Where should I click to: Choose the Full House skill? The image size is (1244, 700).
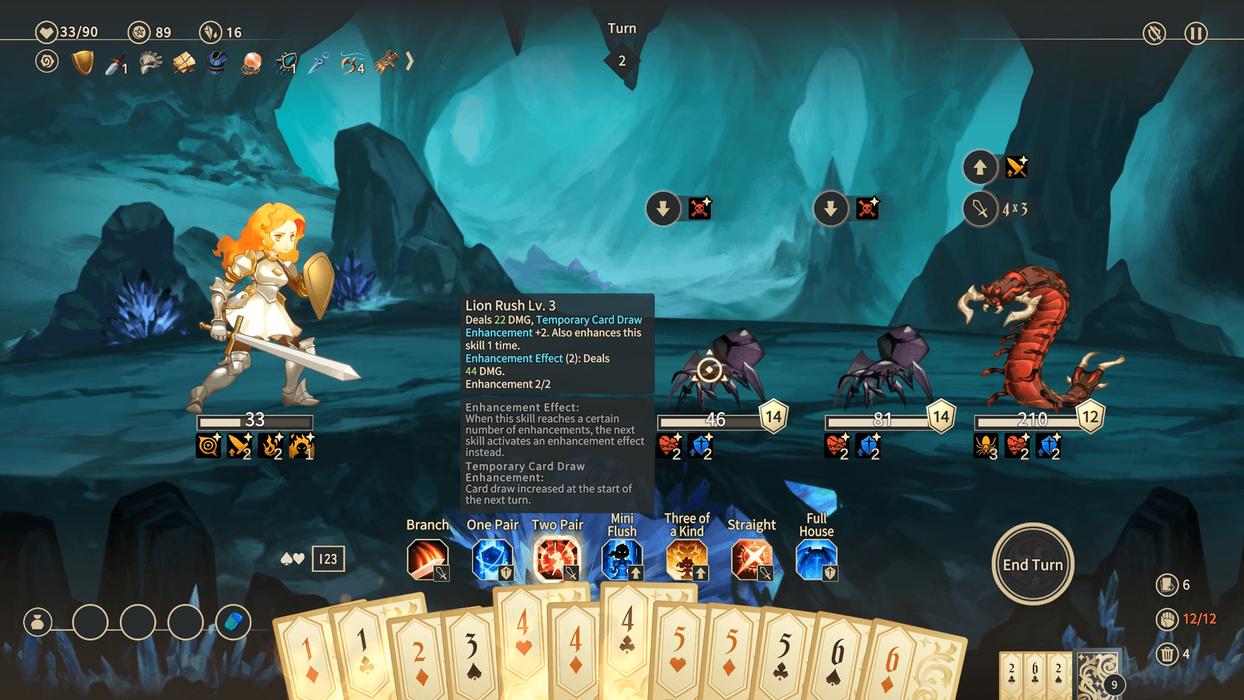pos(816,559)
